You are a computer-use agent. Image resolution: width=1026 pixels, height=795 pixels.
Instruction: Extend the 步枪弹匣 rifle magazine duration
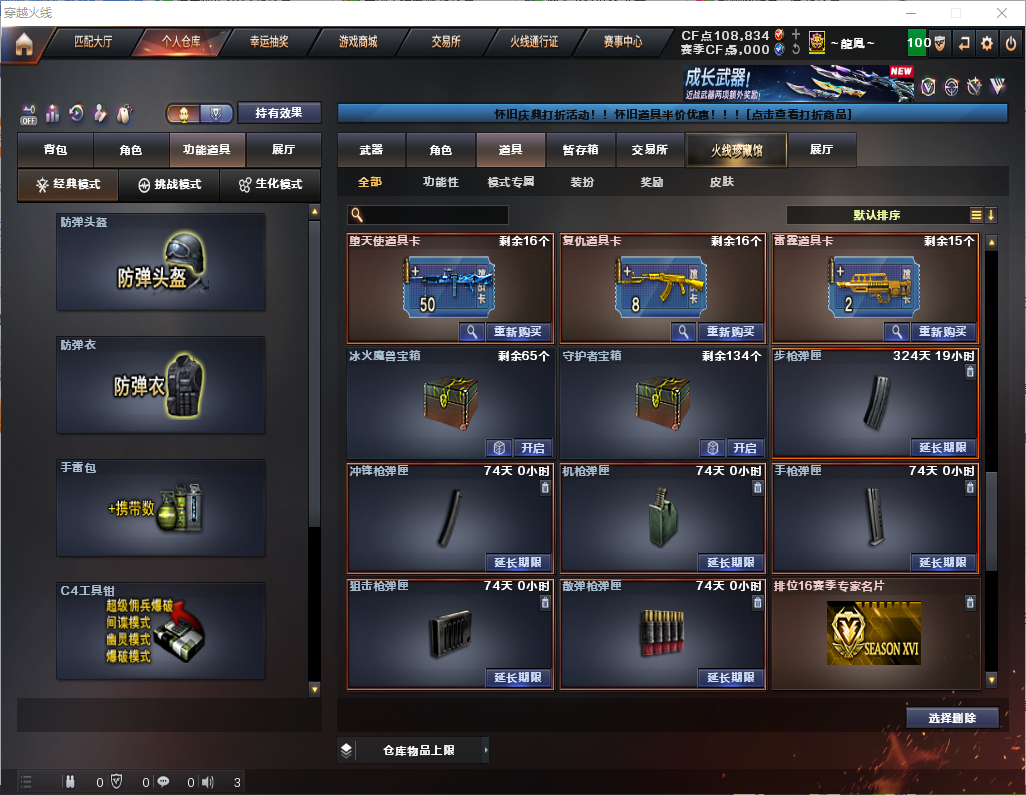click(943, 448)
